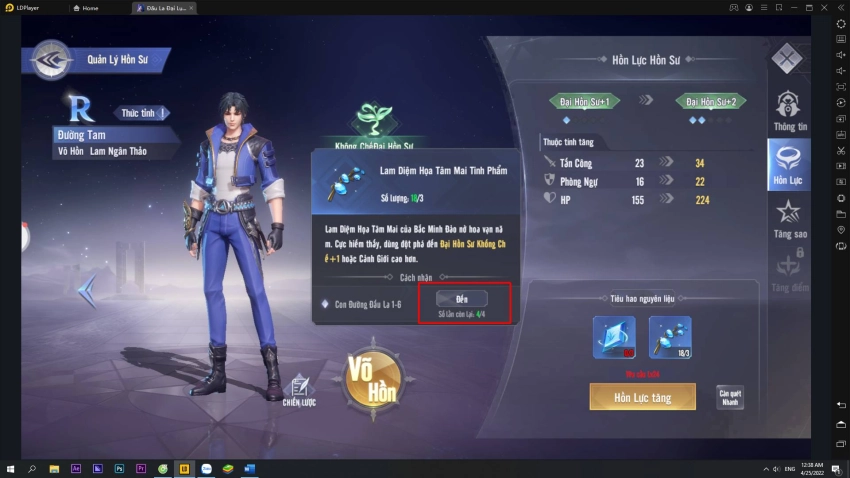Tap the Hồn Lực tăng button
Image resolution: width=850 pixels, height=478 pixels.
[x=642, y=396]
